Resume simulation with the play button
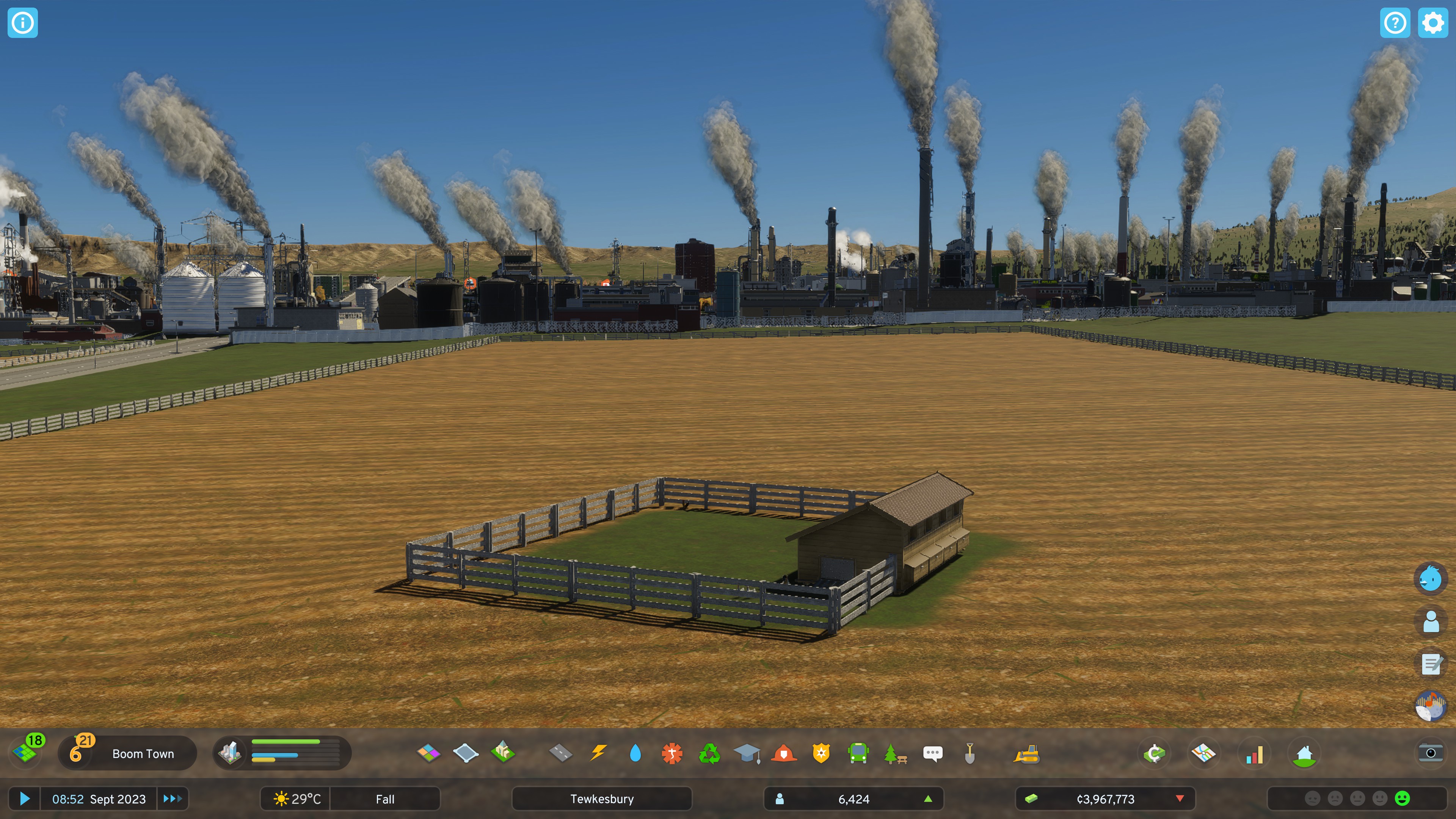 (24, 799)
